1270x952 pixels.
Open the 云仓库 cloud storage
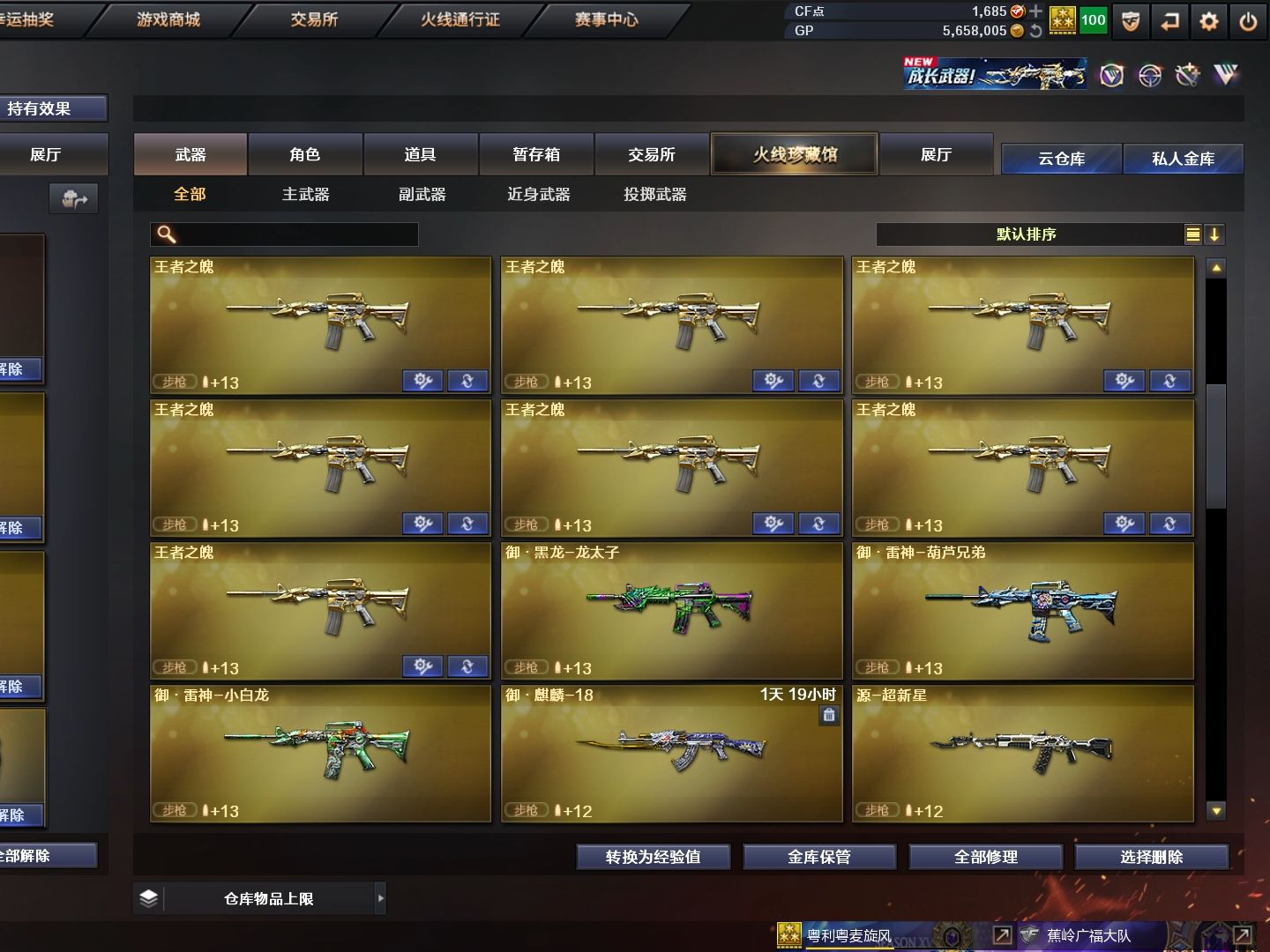pyautogui.click(x=1061, y=159)
